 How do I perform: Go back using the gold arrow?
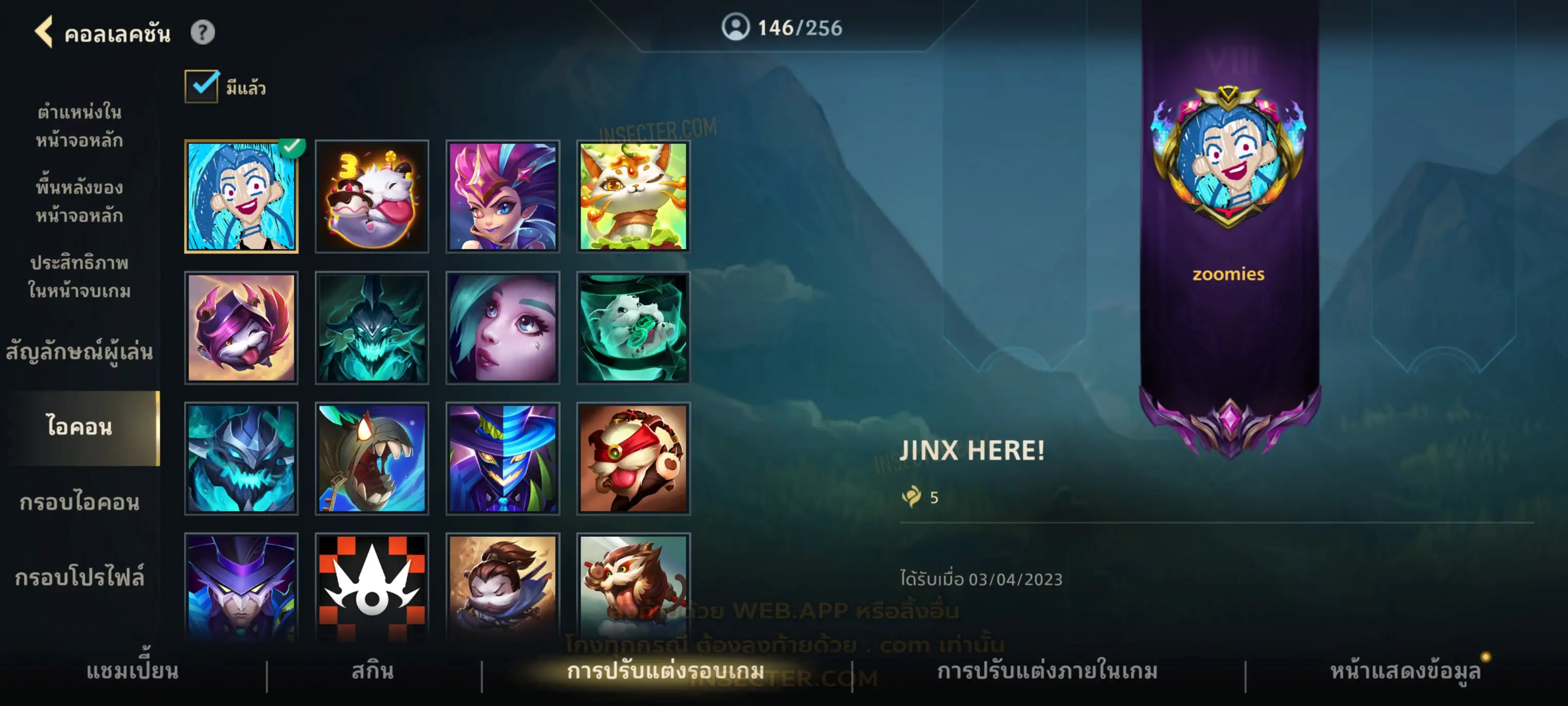44,32
